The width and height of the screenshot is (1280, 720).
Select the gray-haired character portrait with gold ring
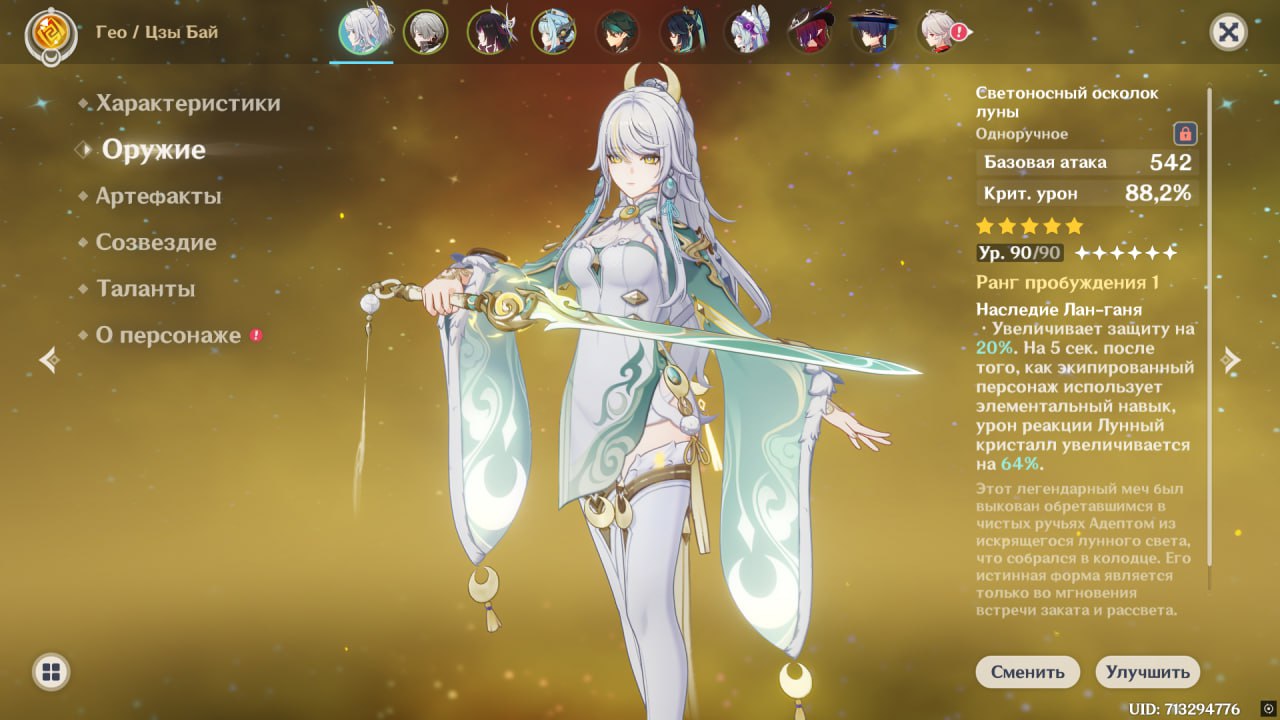[425, 32]
